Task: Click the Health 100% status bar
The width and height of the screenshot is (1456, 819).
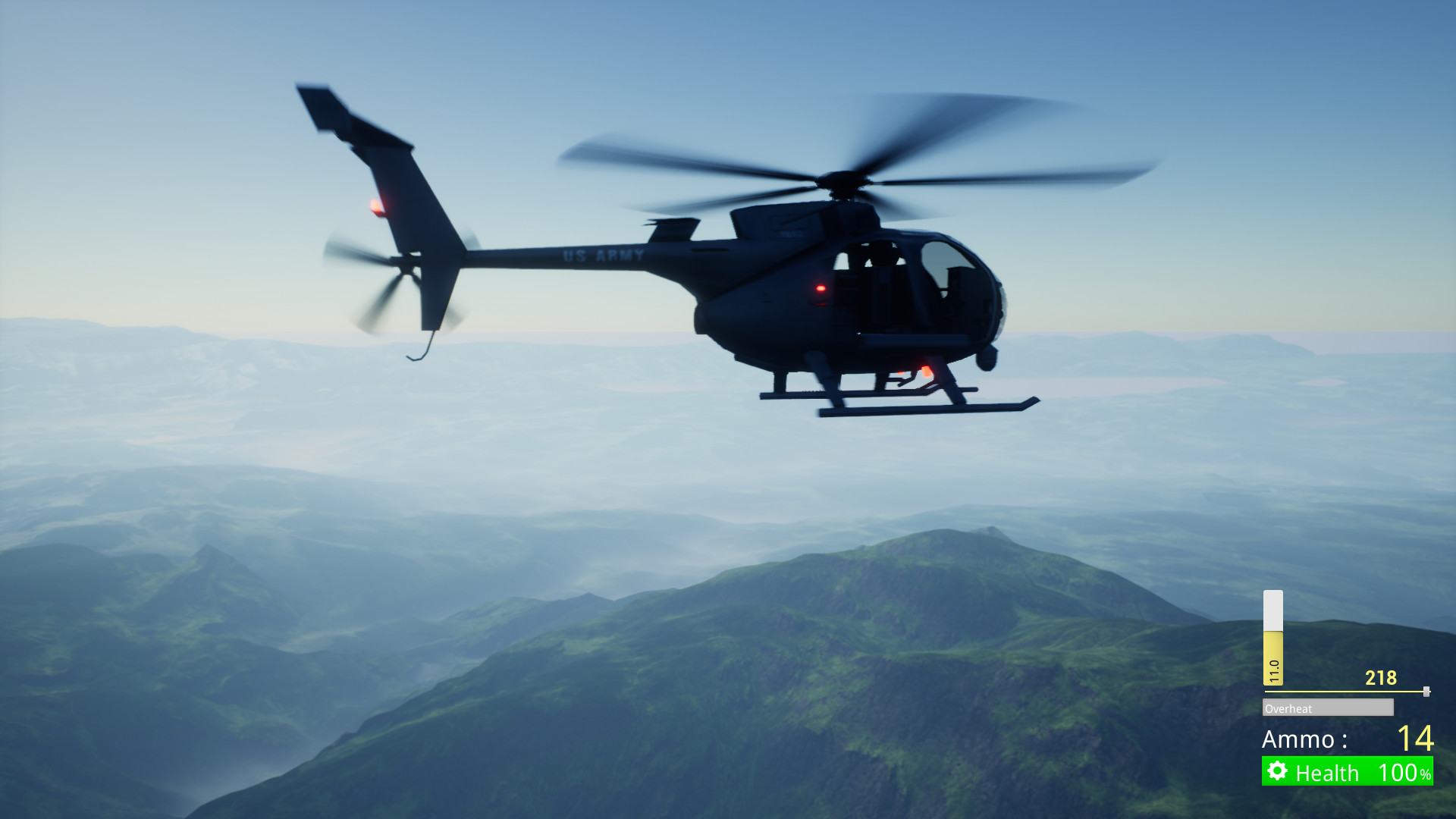Action: pos(1357,773)
